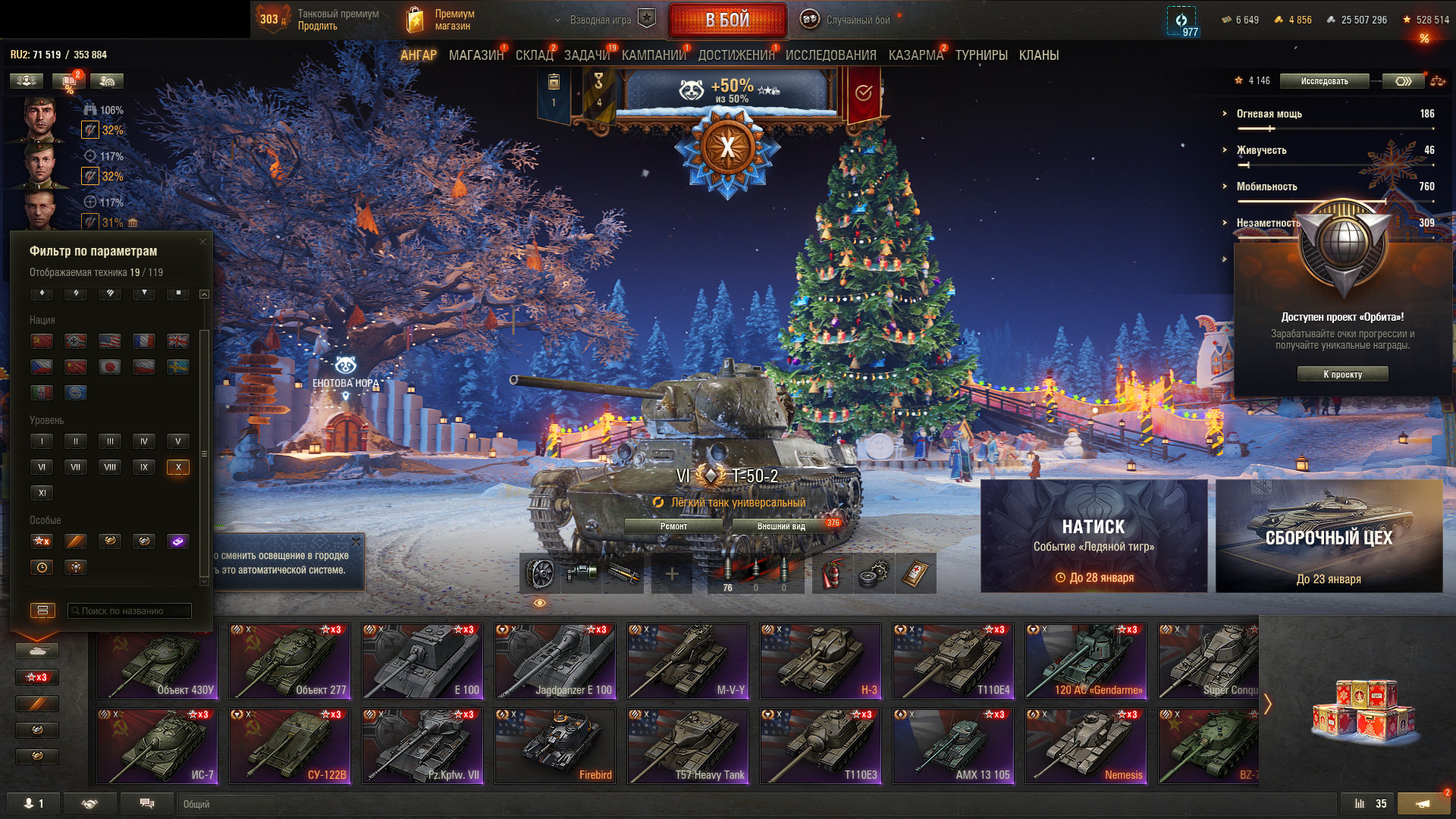1456x819 pixels.
Task: Select the Объект 430У tank
Action: coord(157,661)
